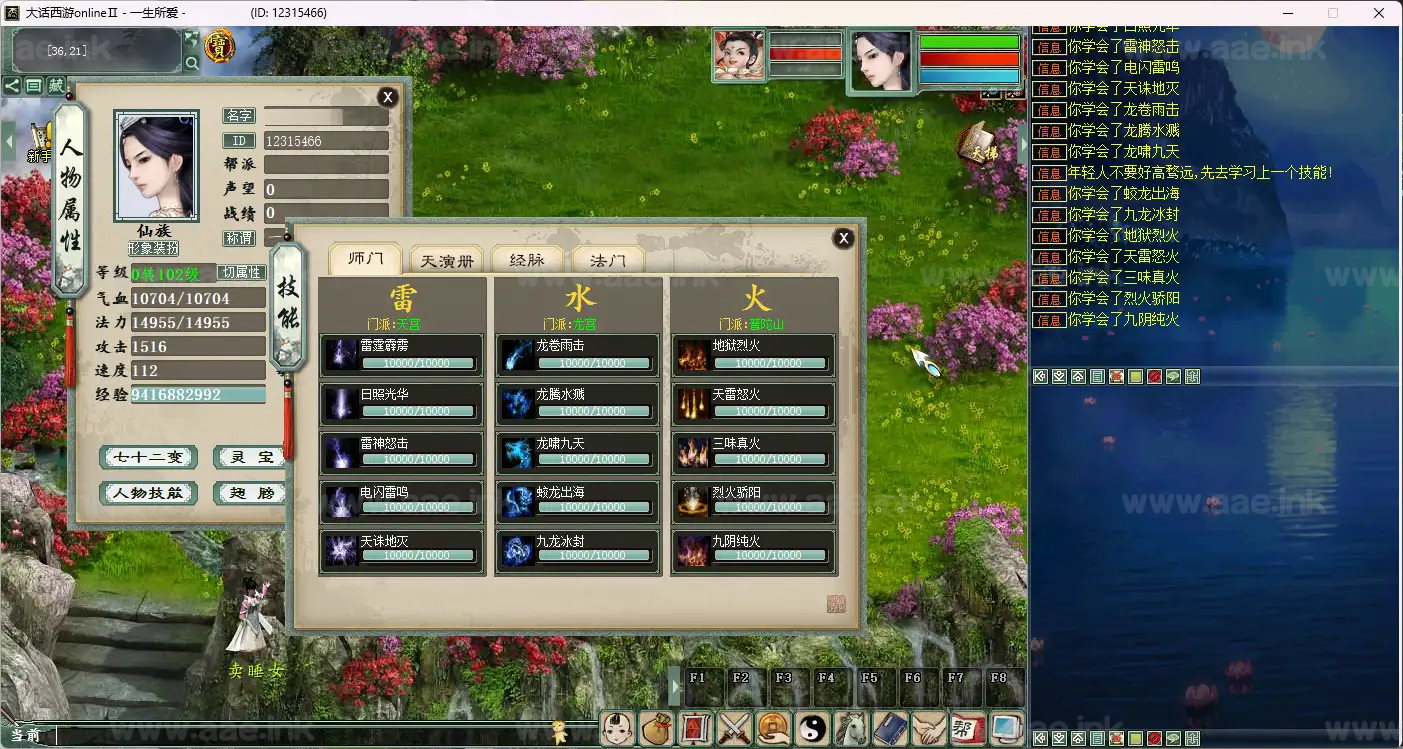Open the white horse mount icon

[850, 728]
